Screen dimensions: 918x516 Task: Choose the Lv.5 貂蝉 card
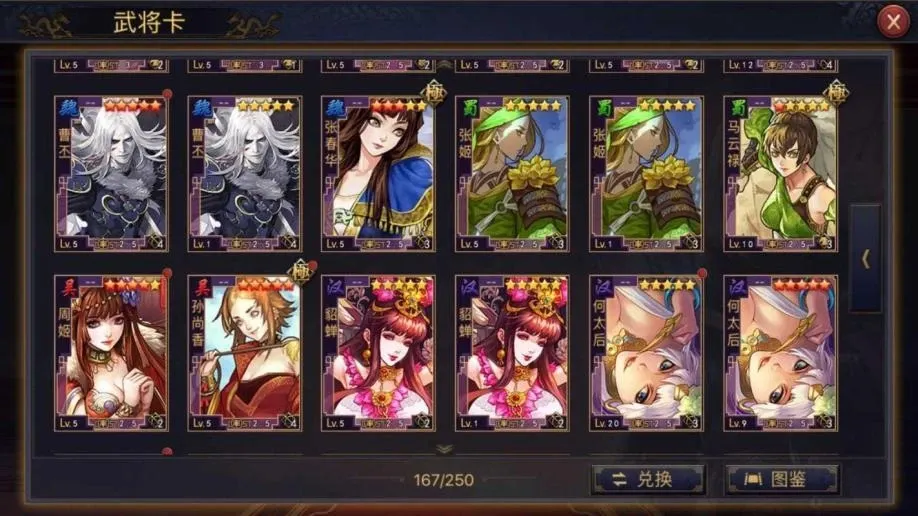click(378, 353)
